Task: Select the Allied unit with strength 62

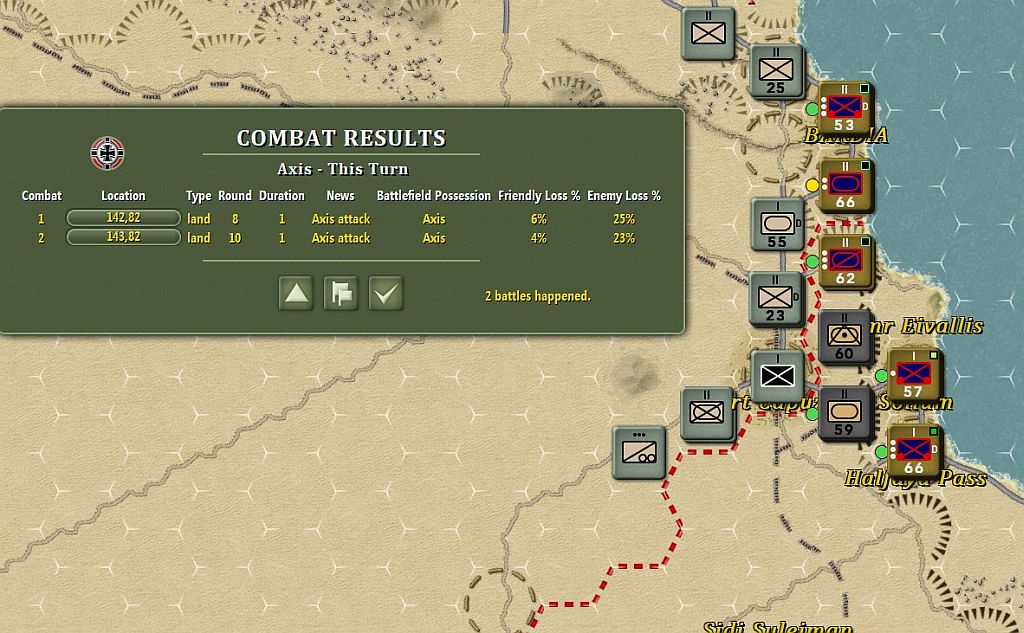Action: pos(845,261)
